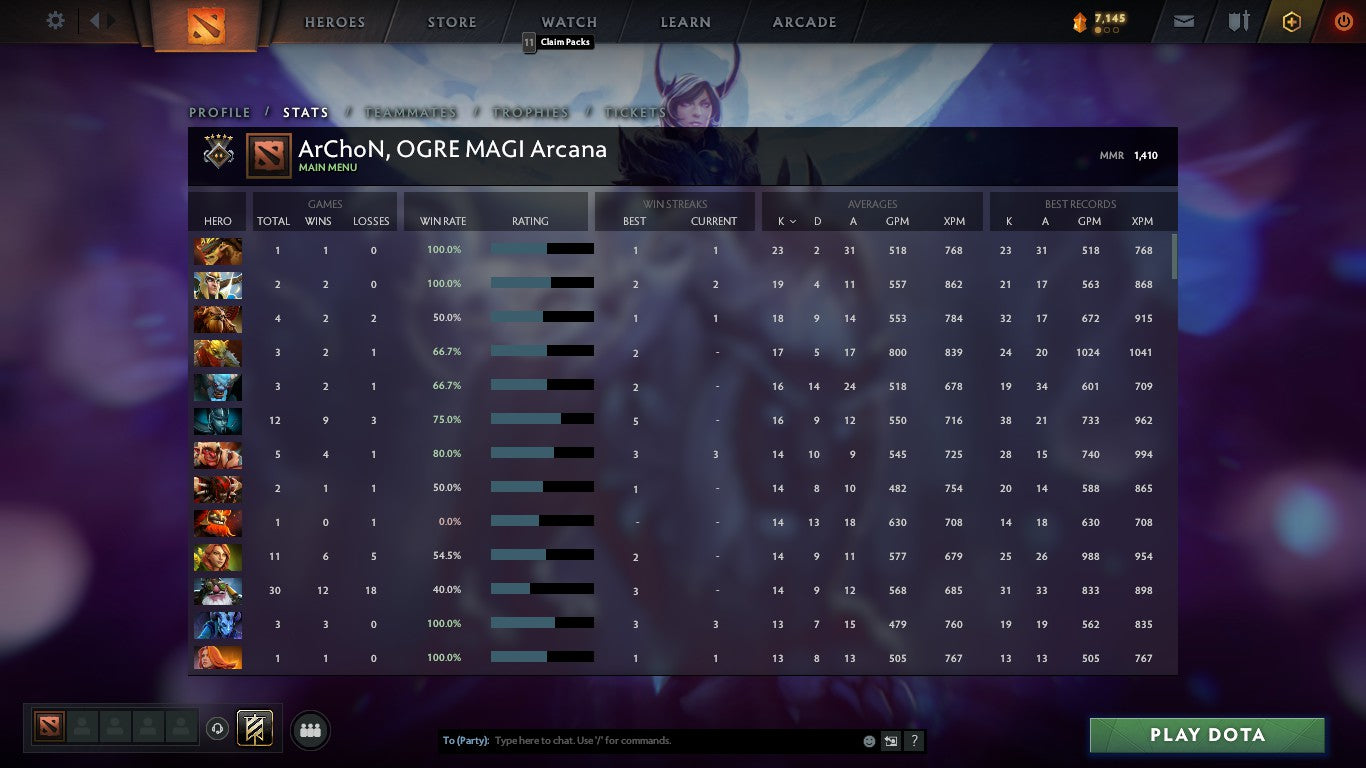Open the ARCADE menu

(x=803, y=22)
